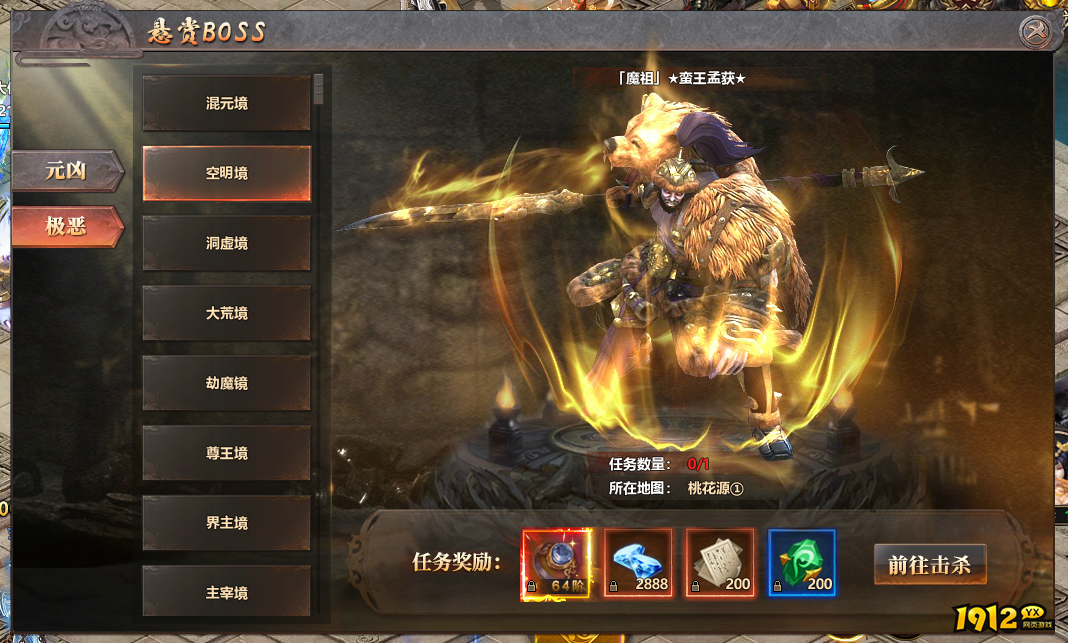Screen dimensions: 1068x643
Task: Choose the 洞虚境 realm entry
Action: (x=227, y=243)
